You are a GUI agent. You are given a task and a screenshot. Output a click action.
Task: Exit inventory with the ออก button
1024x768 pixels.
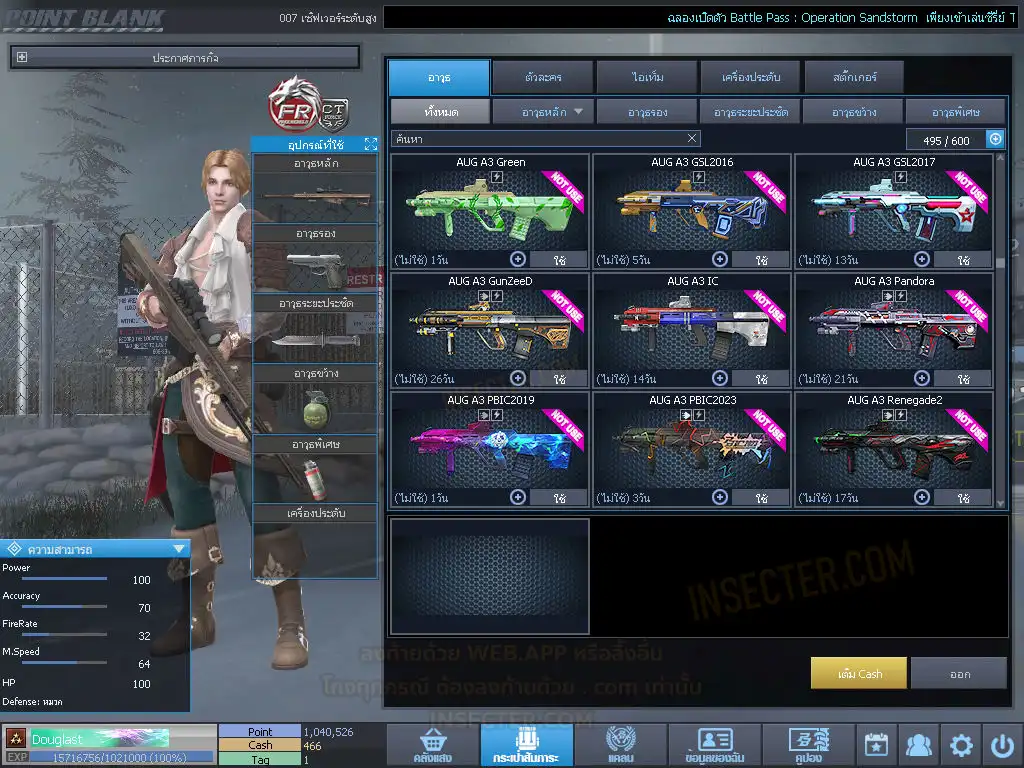pos(959,674)
